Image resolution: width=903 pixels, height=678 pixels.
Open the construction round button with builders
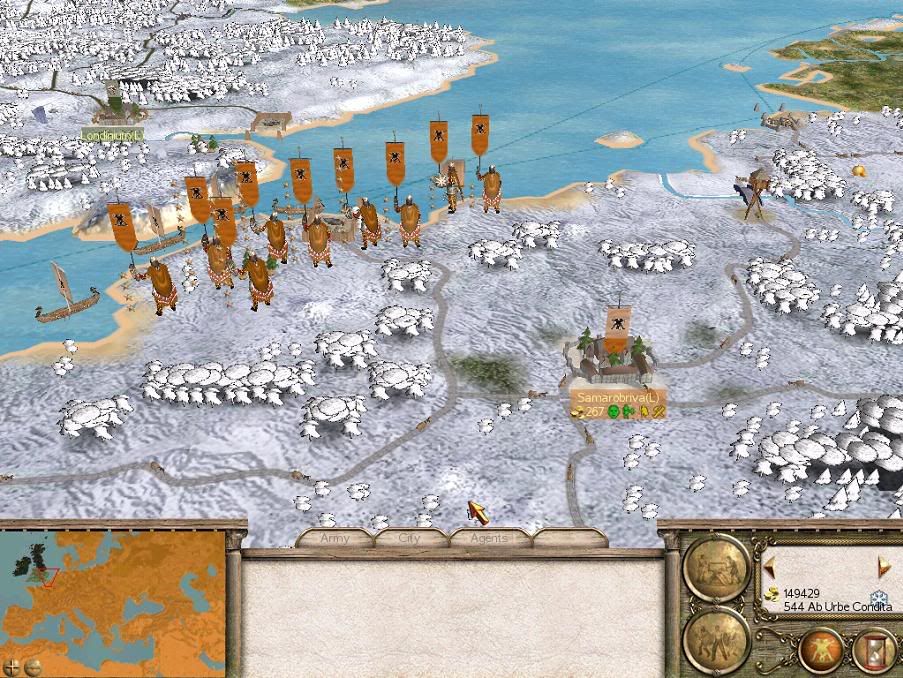click(x=716, y=567)
